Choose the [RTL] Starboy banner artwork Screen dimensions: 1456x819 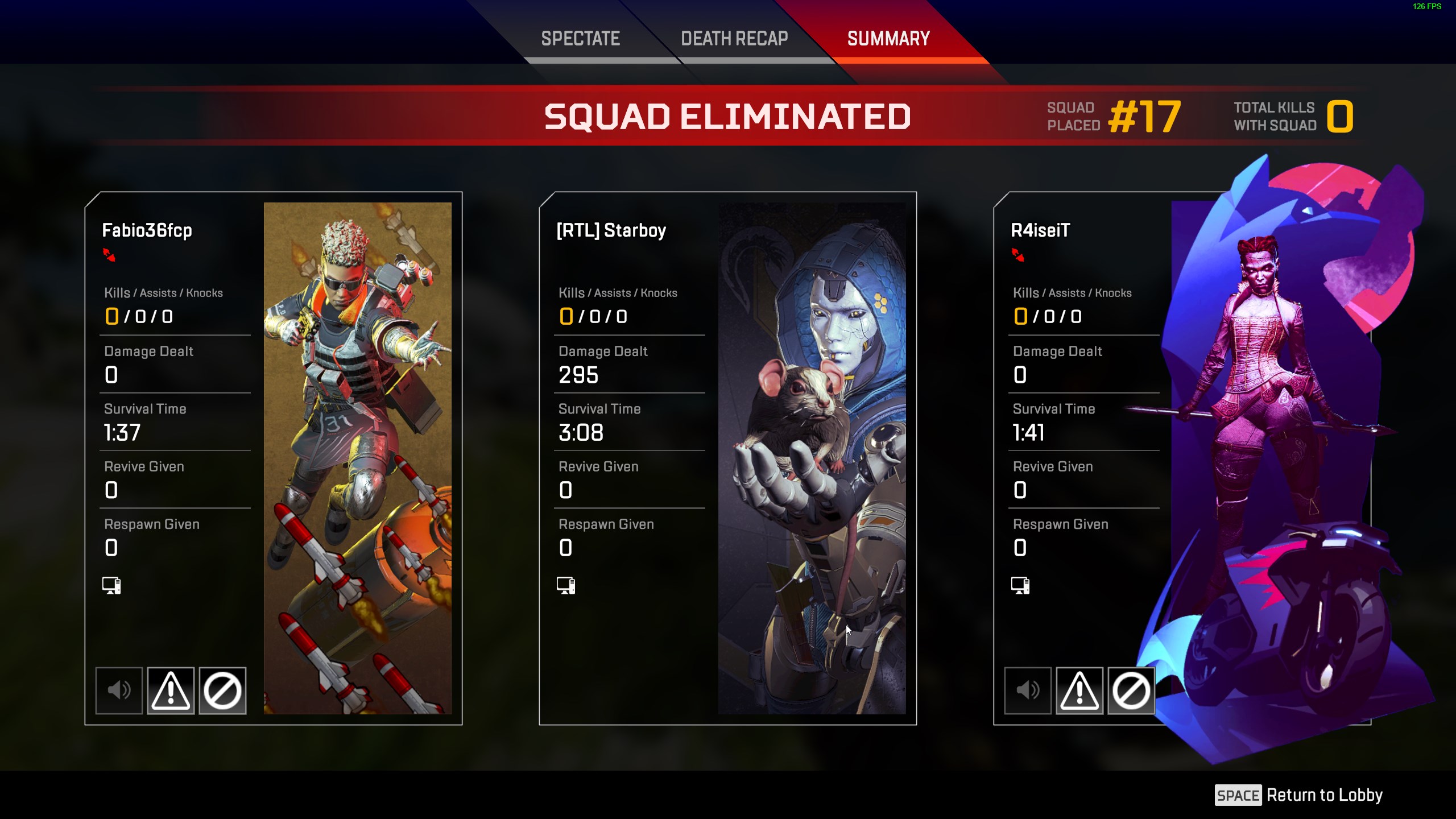[x=812, y=458]
